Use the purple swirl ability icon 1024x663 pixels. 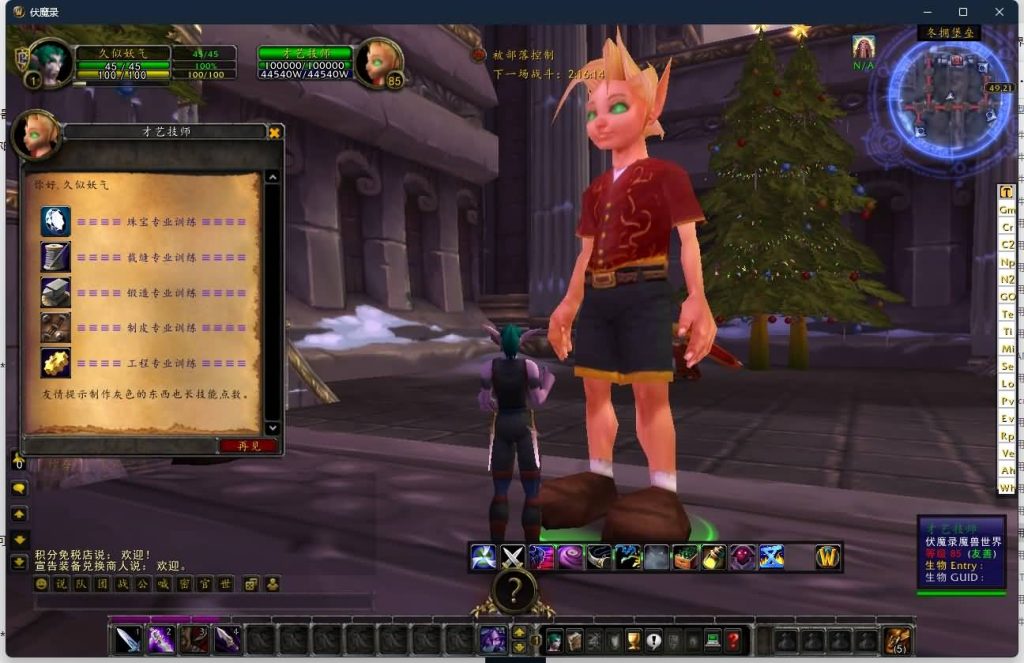[571, 557]
